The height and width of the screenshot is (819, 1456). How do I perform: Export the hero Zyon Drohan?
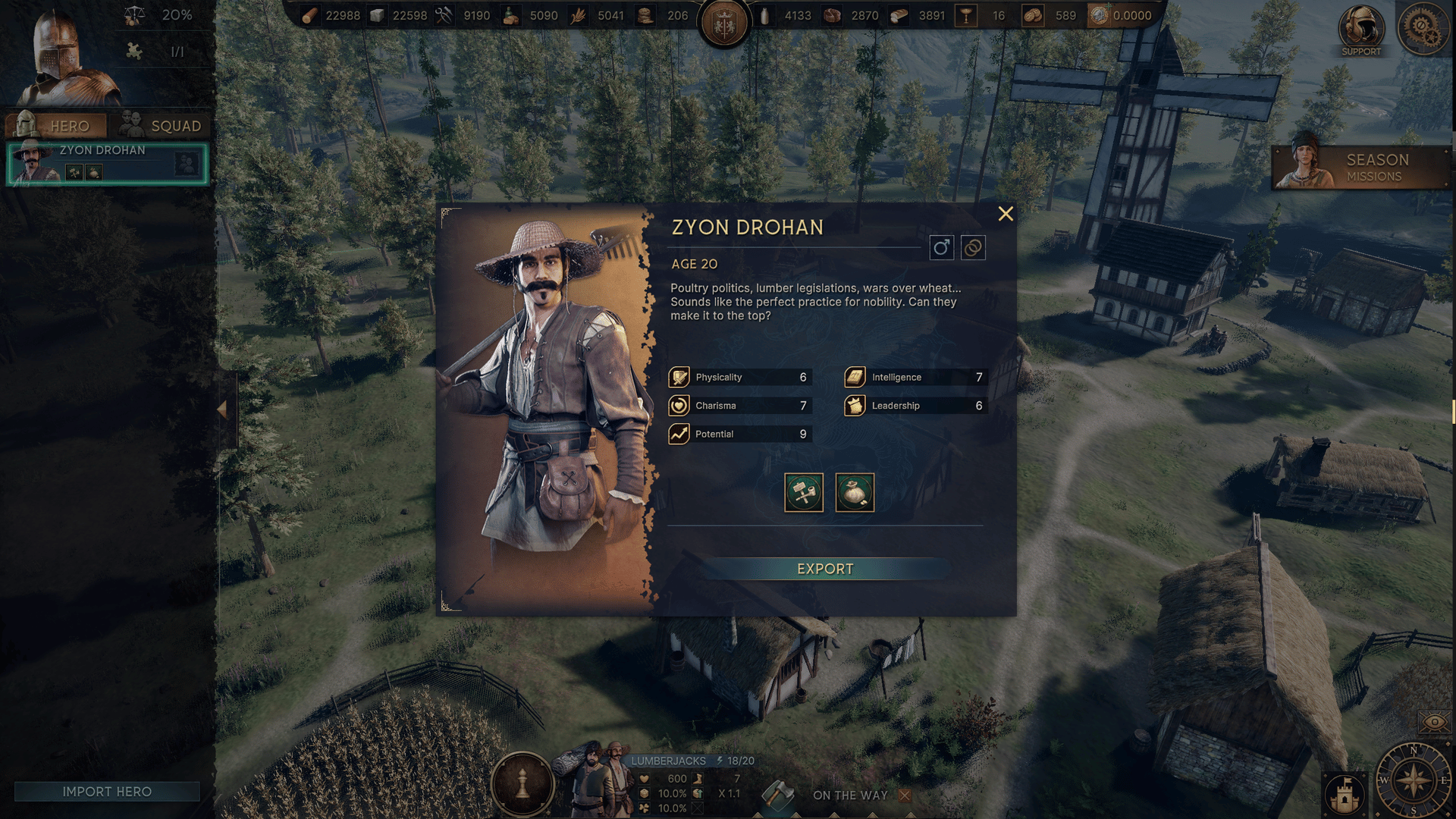825,569
